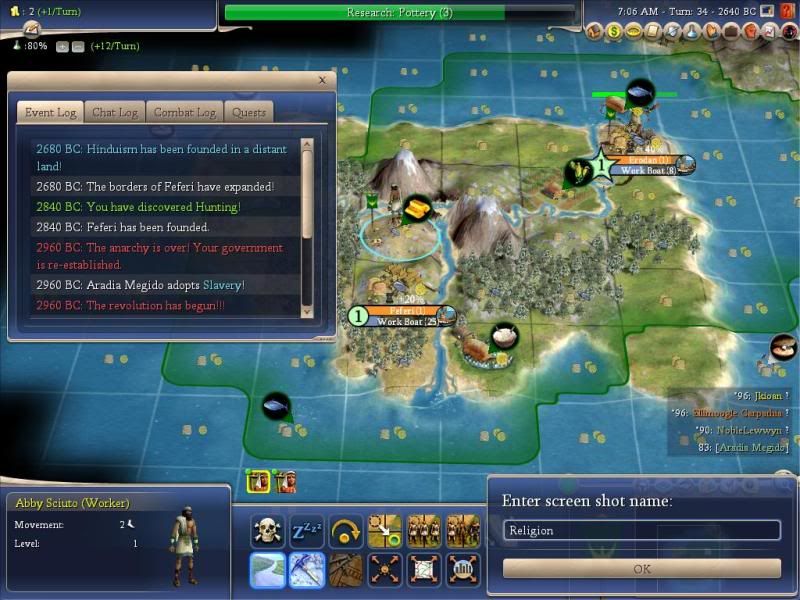800x600 pixels.
Task: Confirm the screenshot name with OK
Action: [x=642, y=568]
